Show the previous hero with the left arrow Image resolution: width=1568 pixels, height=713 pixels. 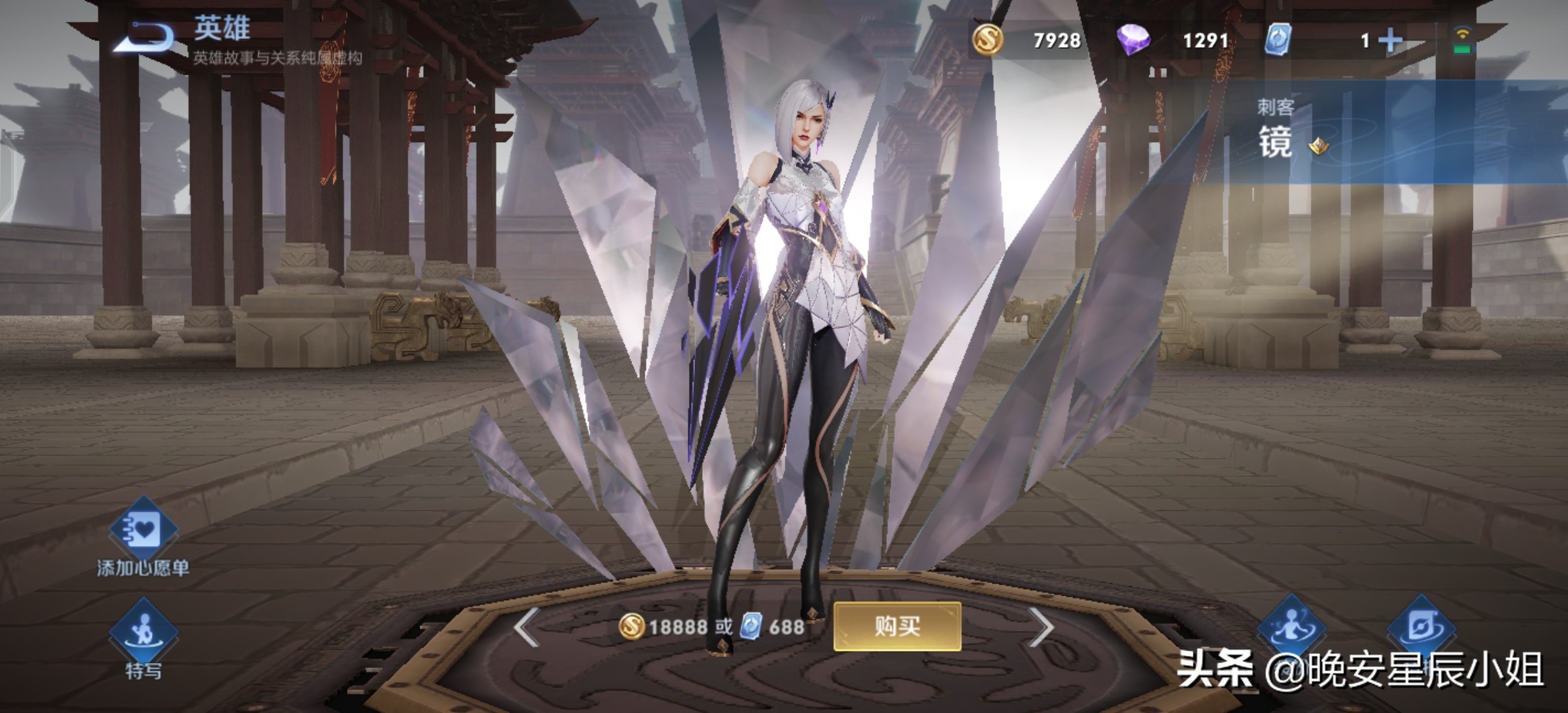click(x=527, y=627)
